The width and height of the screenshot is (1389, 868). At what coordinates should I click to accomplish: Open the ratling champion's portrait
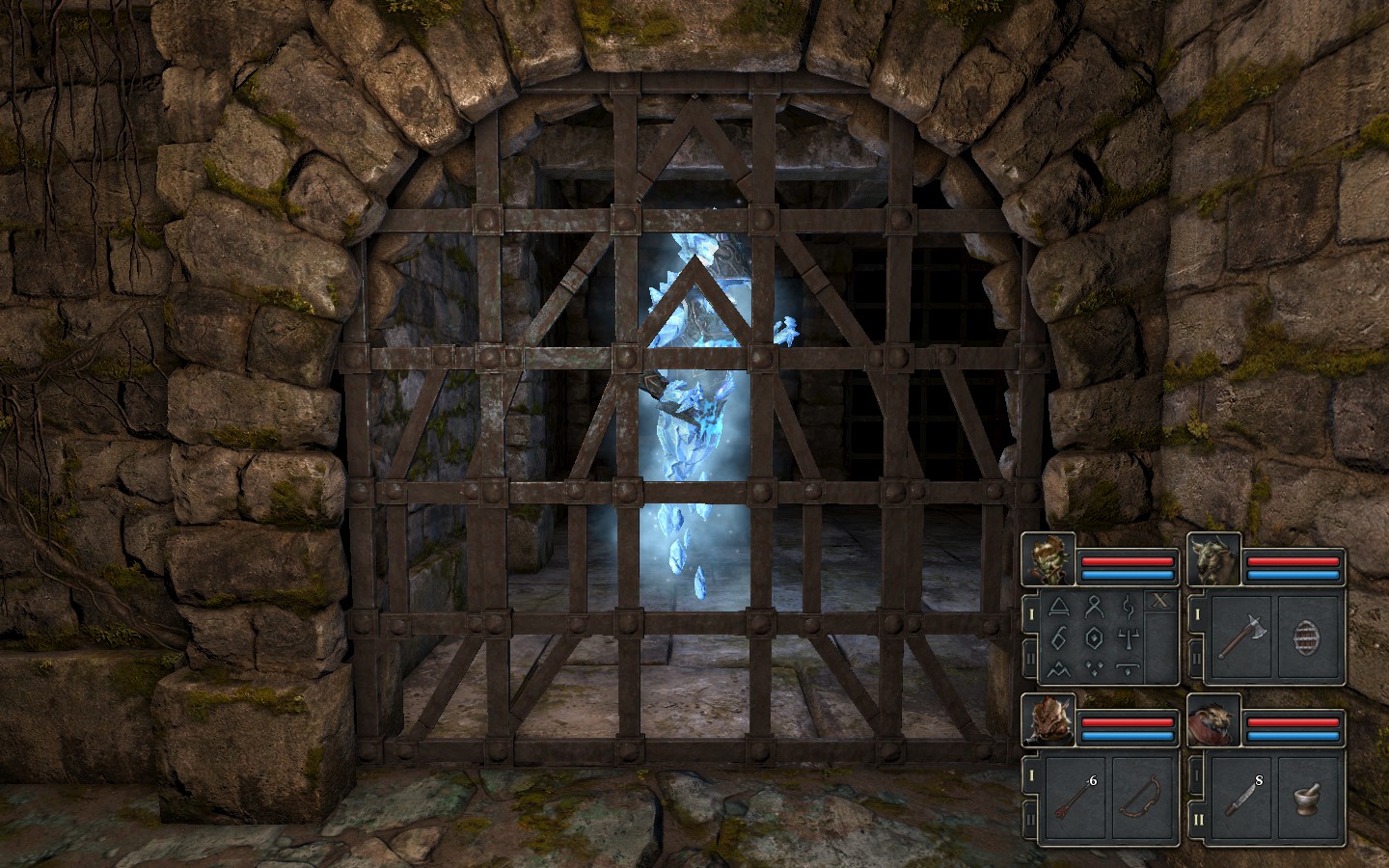(1213, 719)
